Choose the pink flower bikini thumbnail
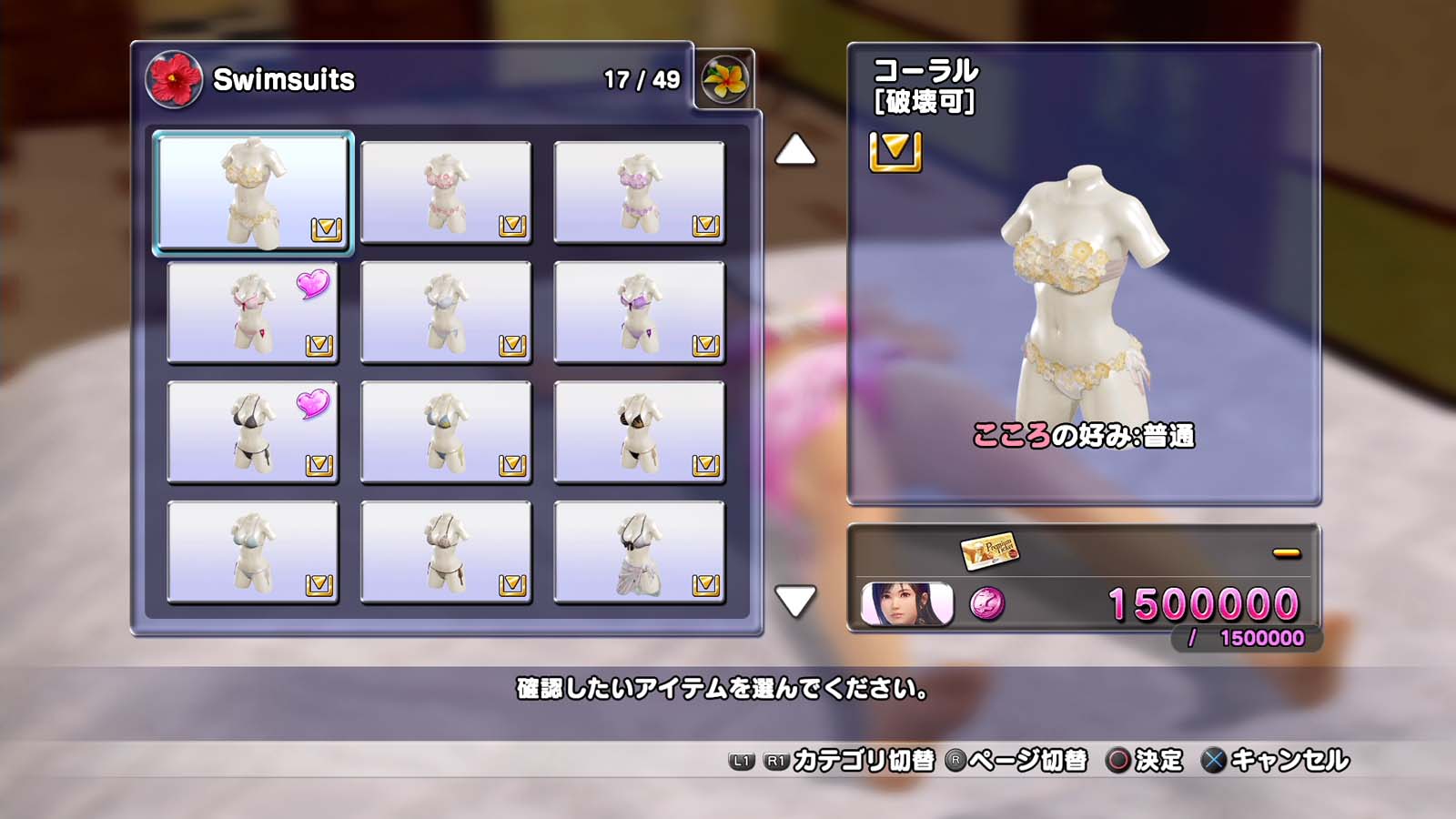The width and height of the screenshot is (1456, 819). coord(446,192)
